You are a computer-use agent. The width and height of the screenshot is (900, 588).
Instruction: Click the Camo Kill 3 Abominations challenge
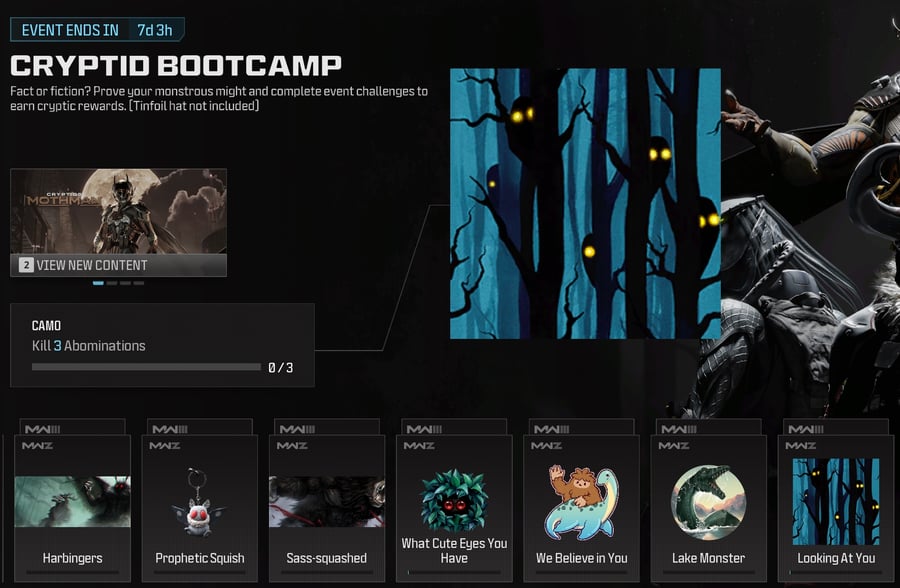click(x=162, y=346)
